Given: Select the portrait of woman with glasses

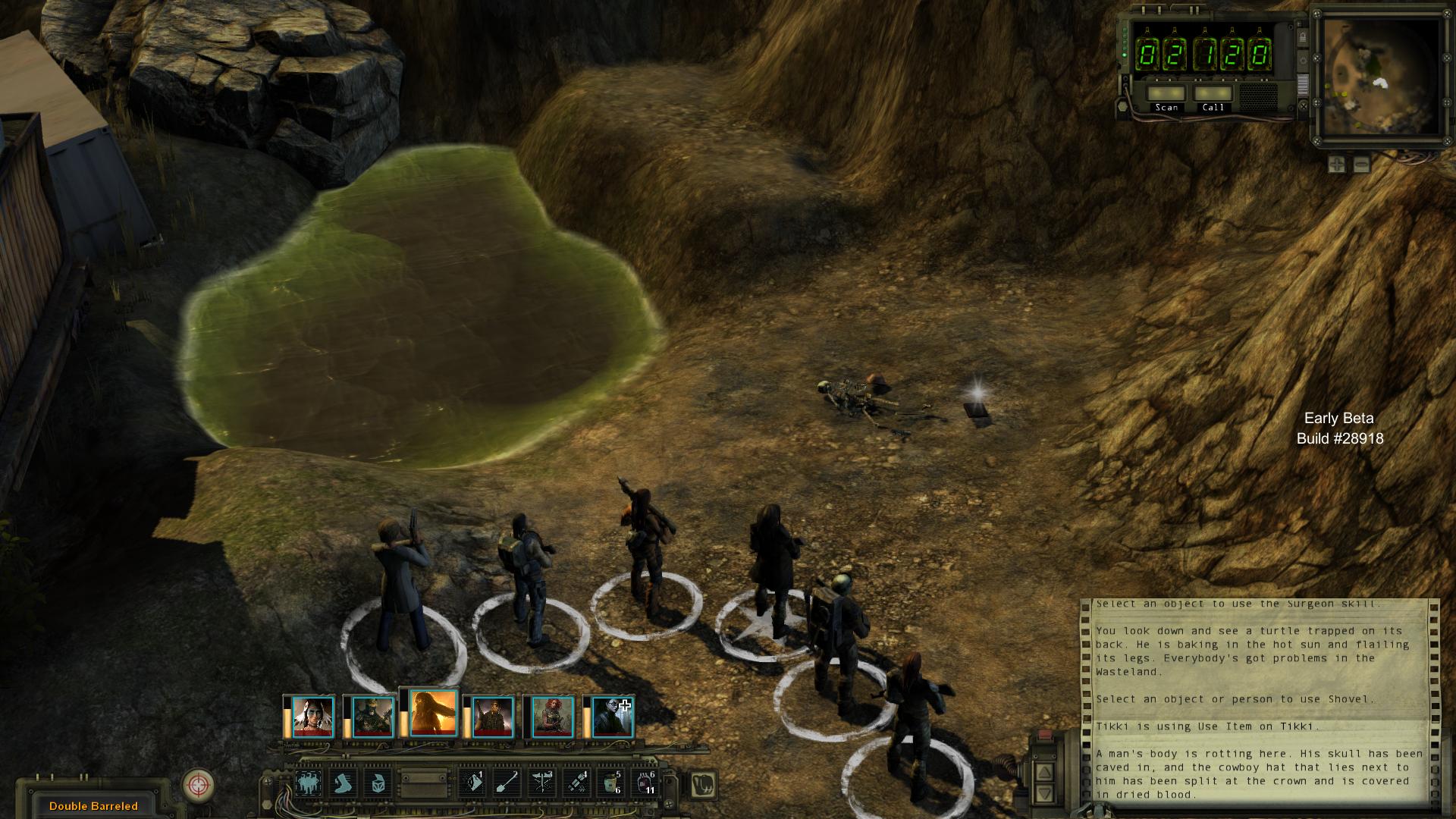Looking at the screenshot, I should [612, 717].
